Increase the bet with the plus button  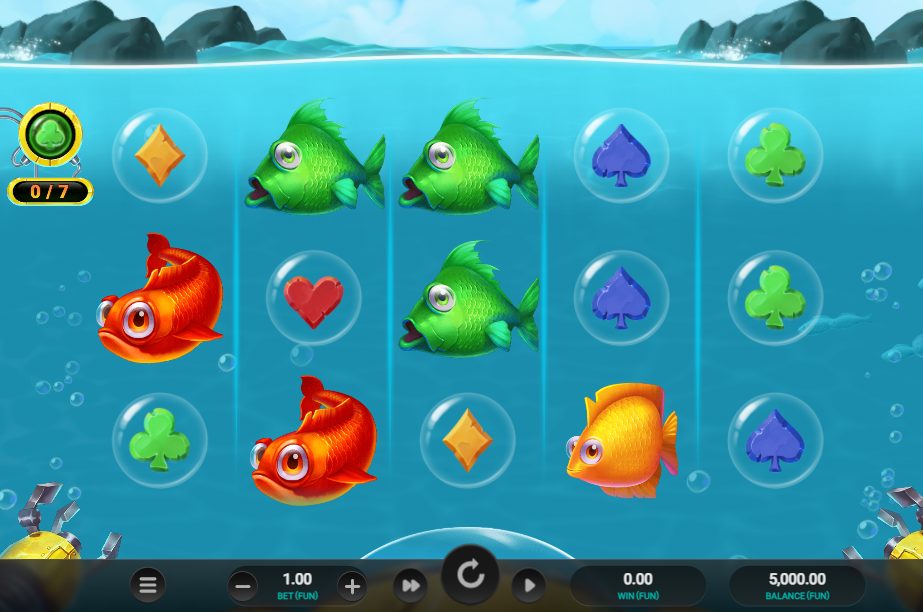(x=350, y=585)
